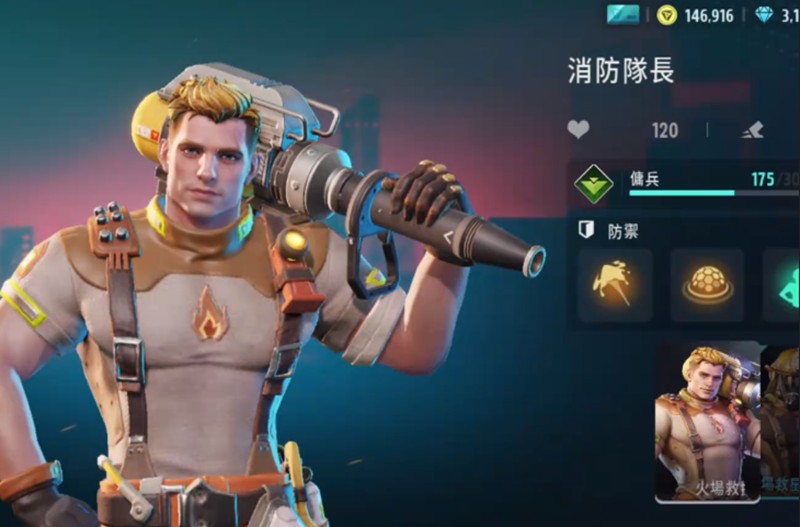The height and width of the screenshot is (527, 800).
Task: Click the heart like icon
Action: [578, 129]
